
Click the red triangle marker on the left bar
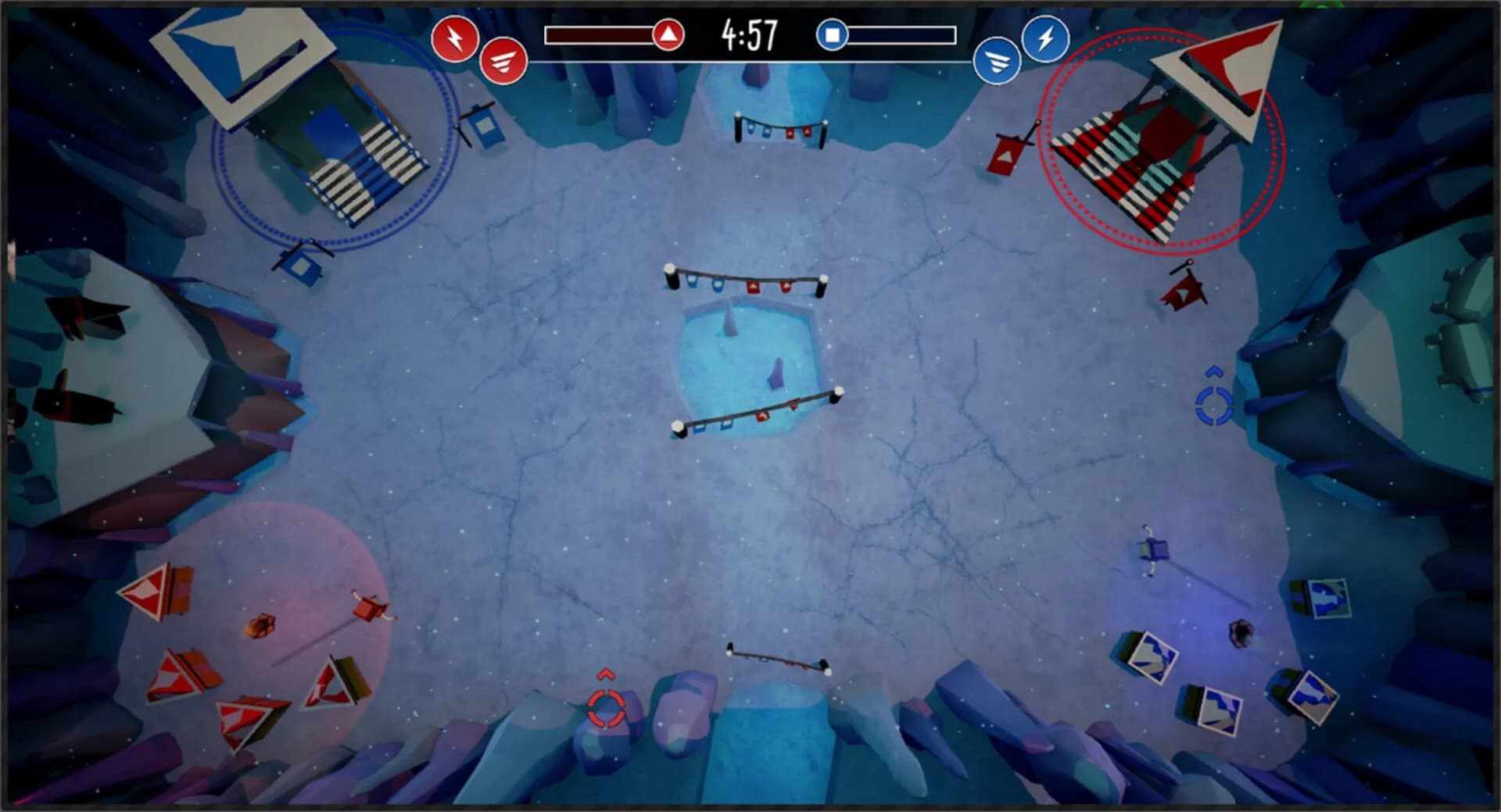[668, 34]
